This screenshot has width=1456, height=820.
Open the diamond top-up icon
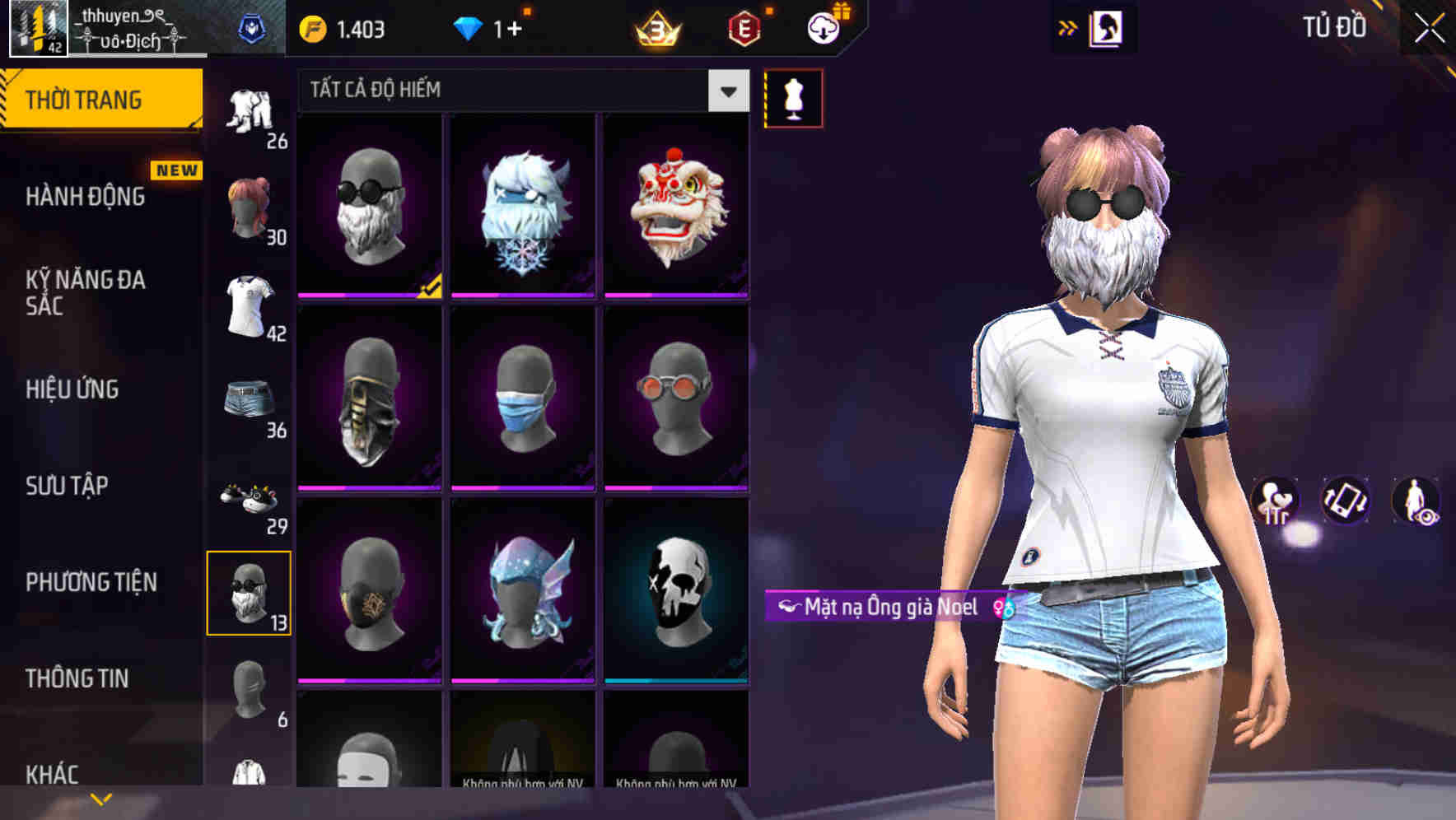[x=469, y=27]
